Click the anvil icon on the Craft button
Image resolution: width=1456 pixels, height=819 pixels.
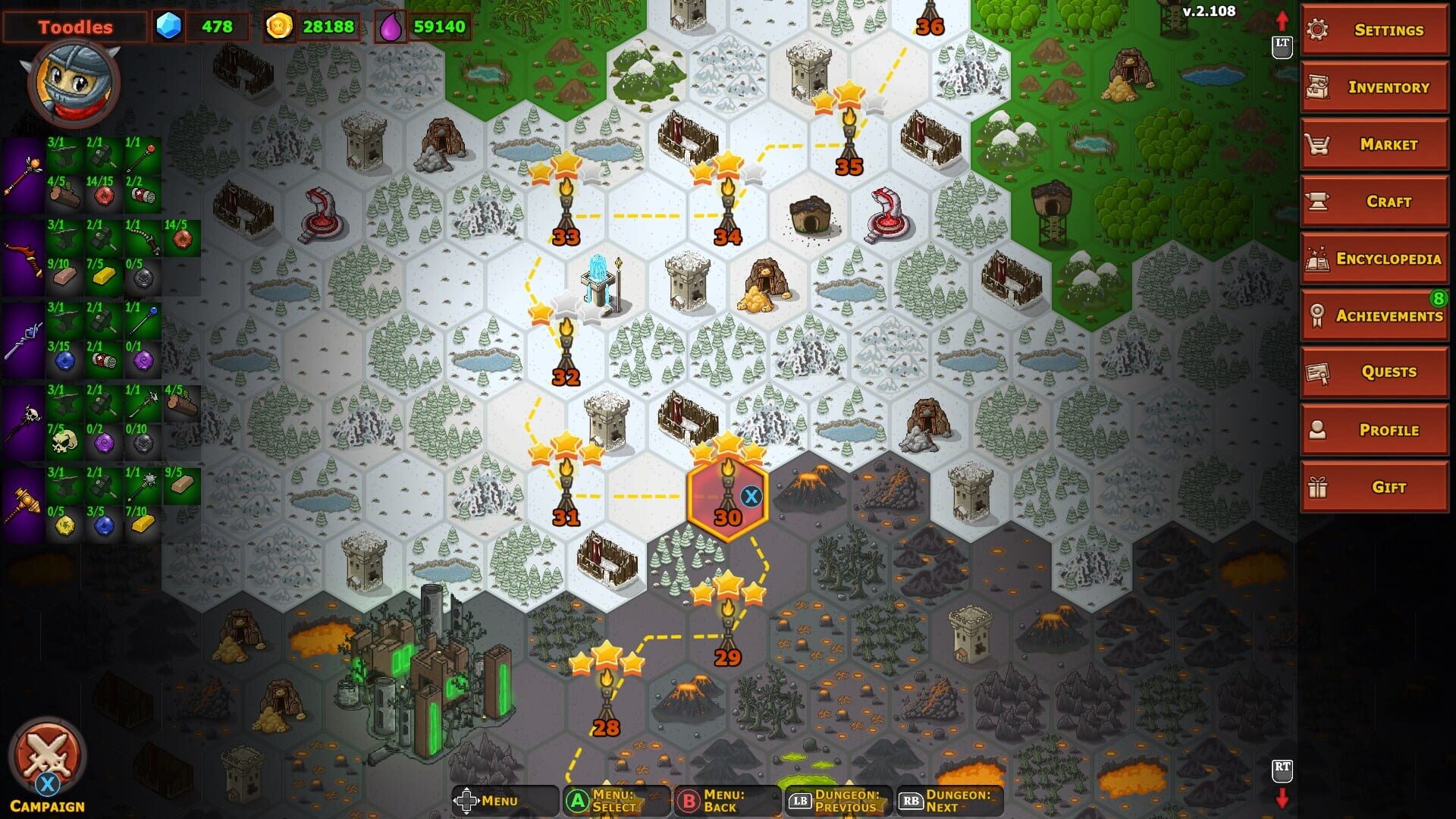pyautogui.click(x=1318, y=201)
